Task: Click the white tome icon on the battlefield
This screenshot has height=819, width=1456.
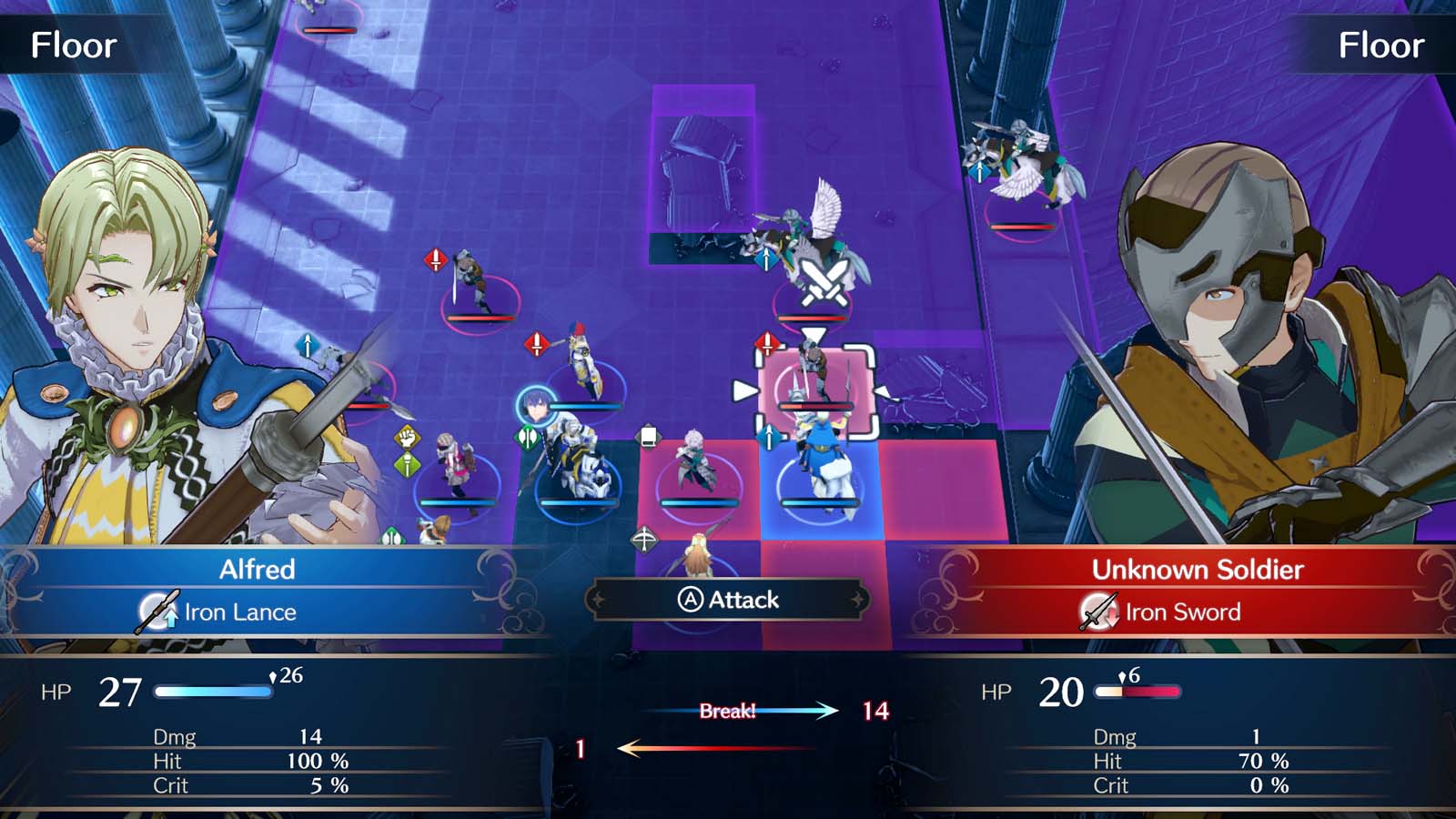Action: pos(650,437)
